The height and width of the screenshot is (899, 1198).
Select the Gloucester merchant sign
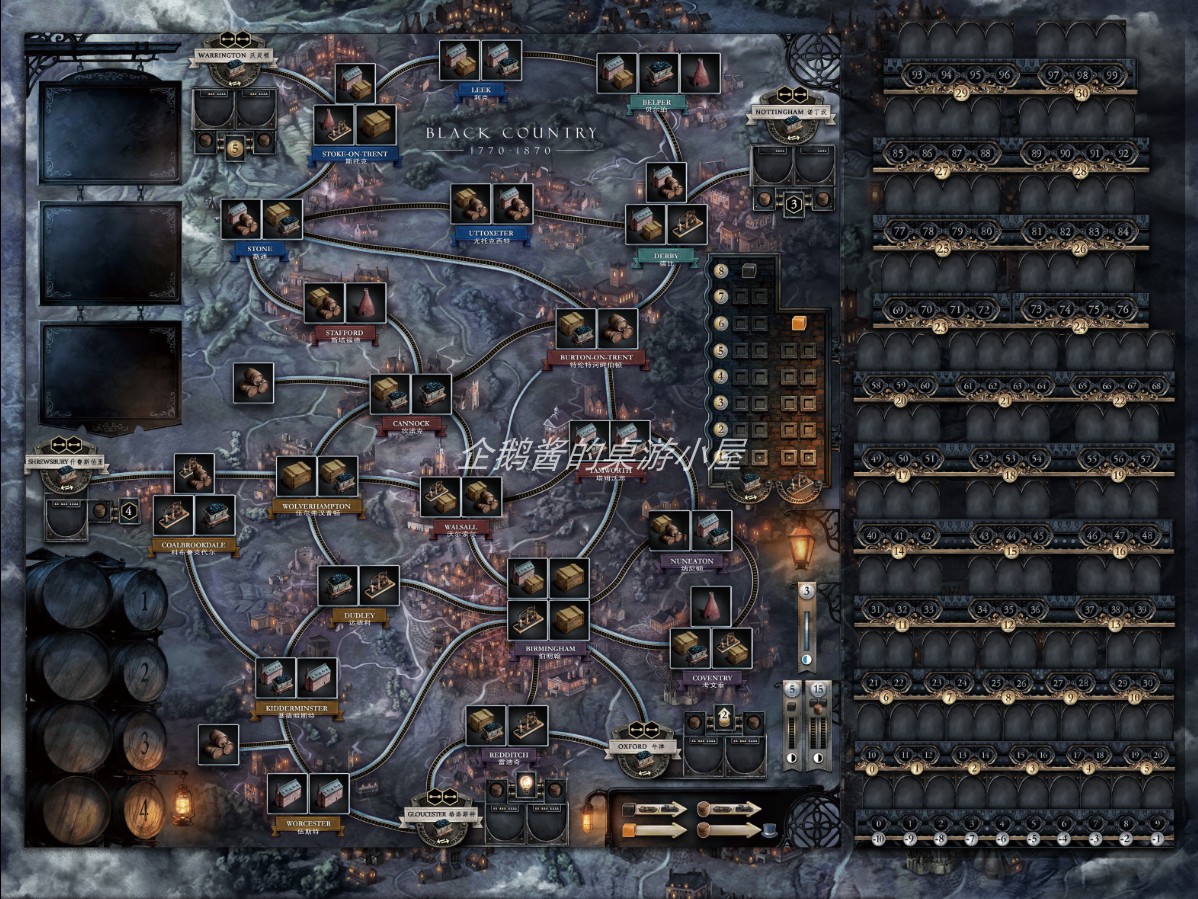[x=447, y=815]
